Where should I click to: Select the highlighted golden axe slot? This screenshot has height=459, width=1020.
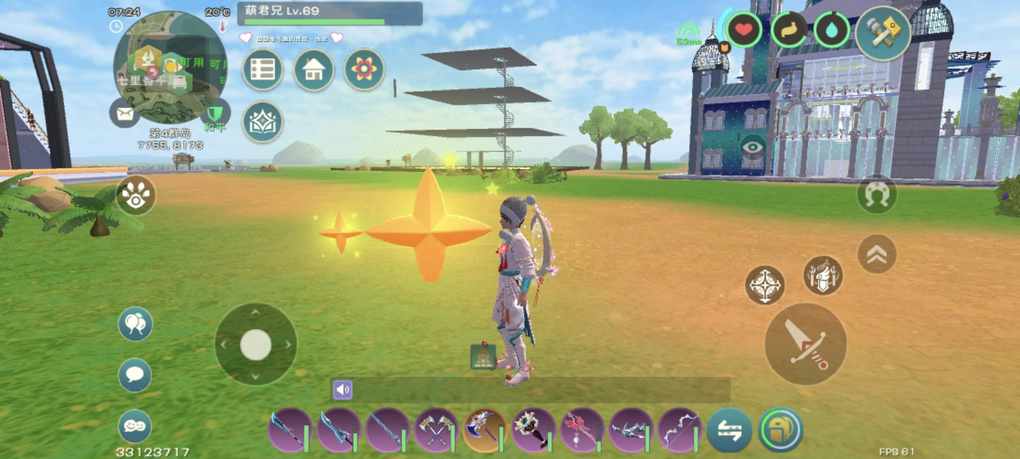point(484,430)
